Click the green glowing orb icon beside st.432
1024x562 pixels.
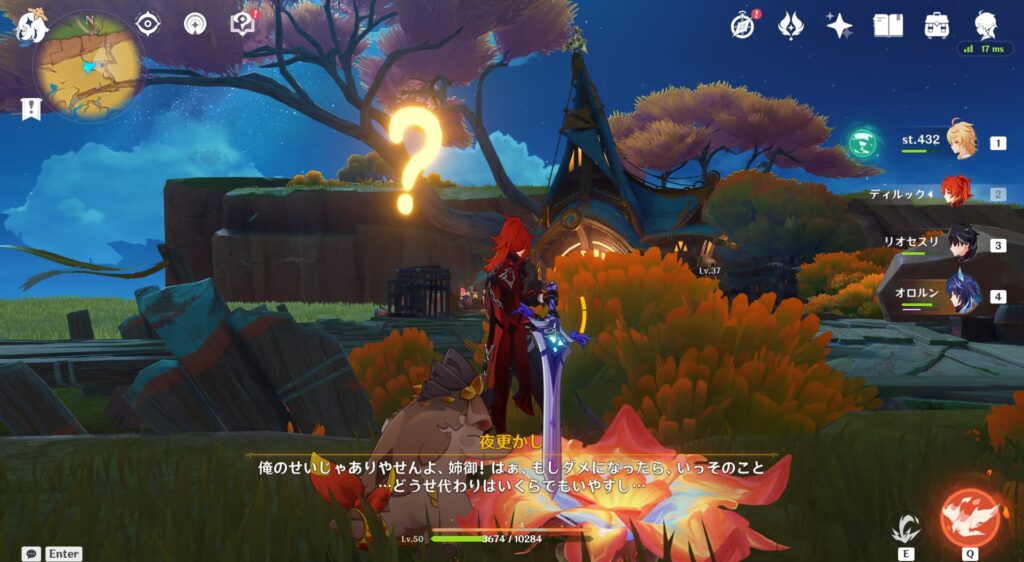pos(861,143)
